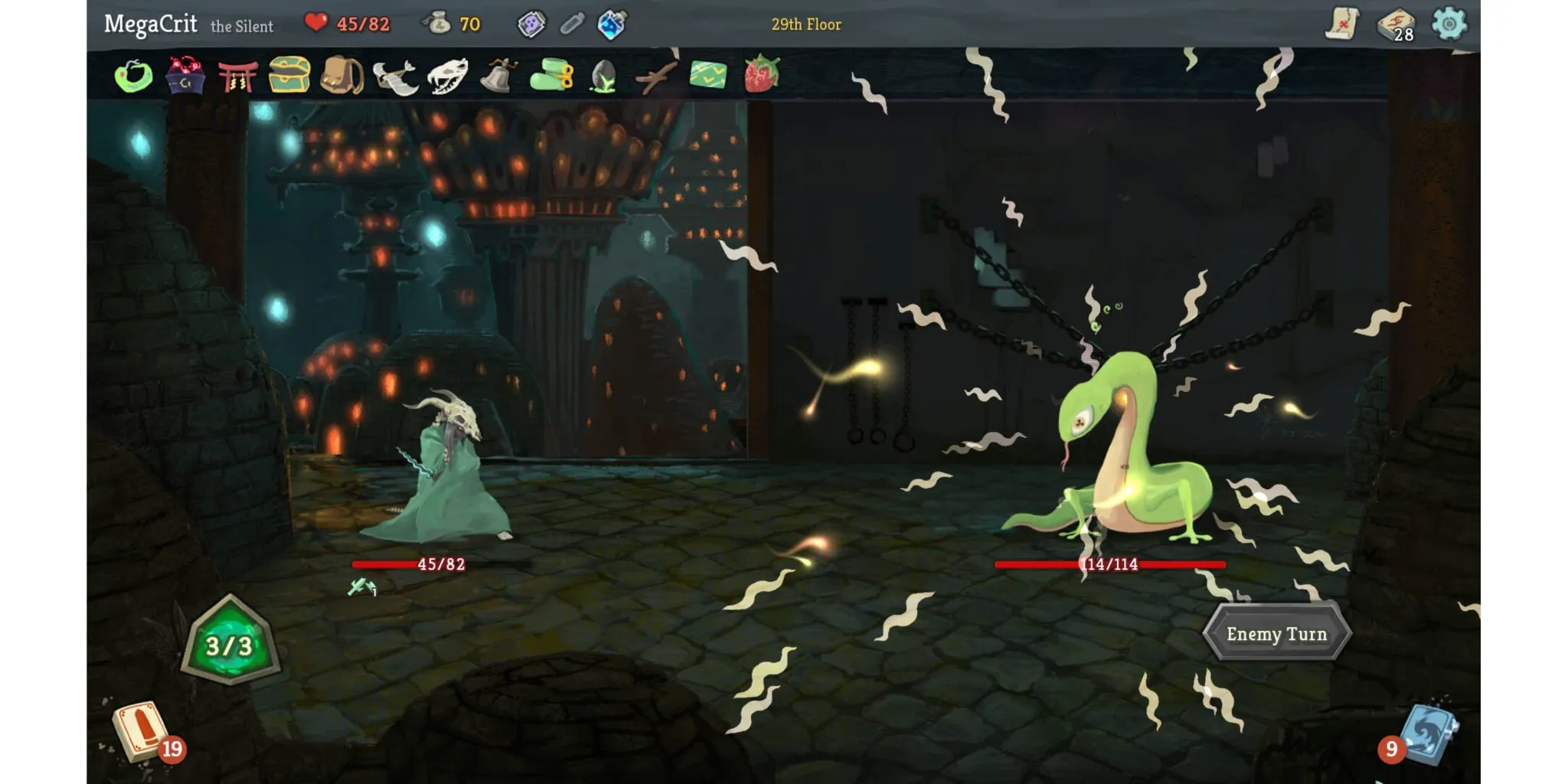Image resolution: width=1568 pixels, height=784 pixels.
Task: Inspect the red Torii gate relic
Action: [x=237, y=77]
